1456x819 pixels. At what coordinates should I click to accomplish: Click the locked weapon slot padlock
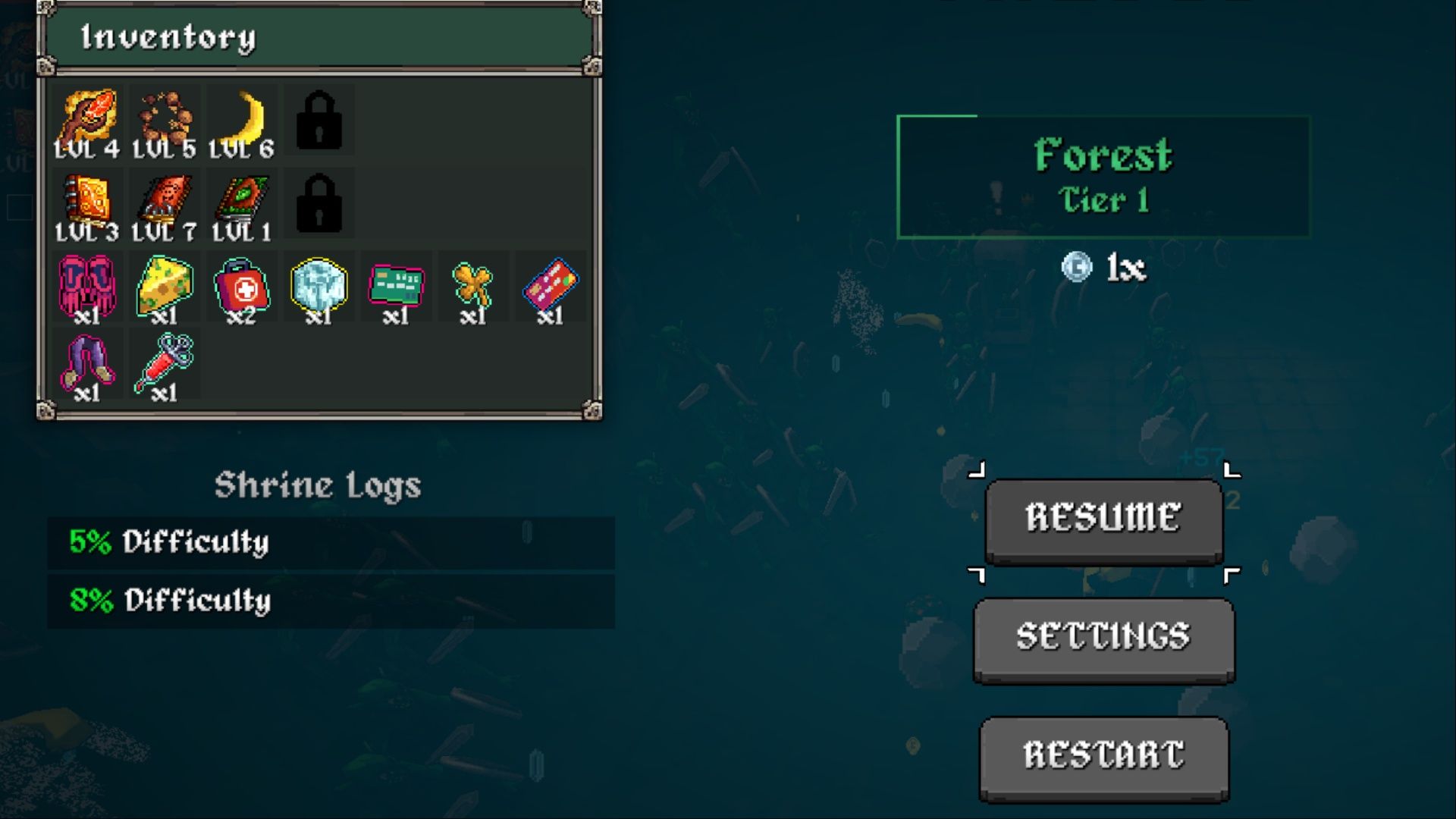[318, 118]
